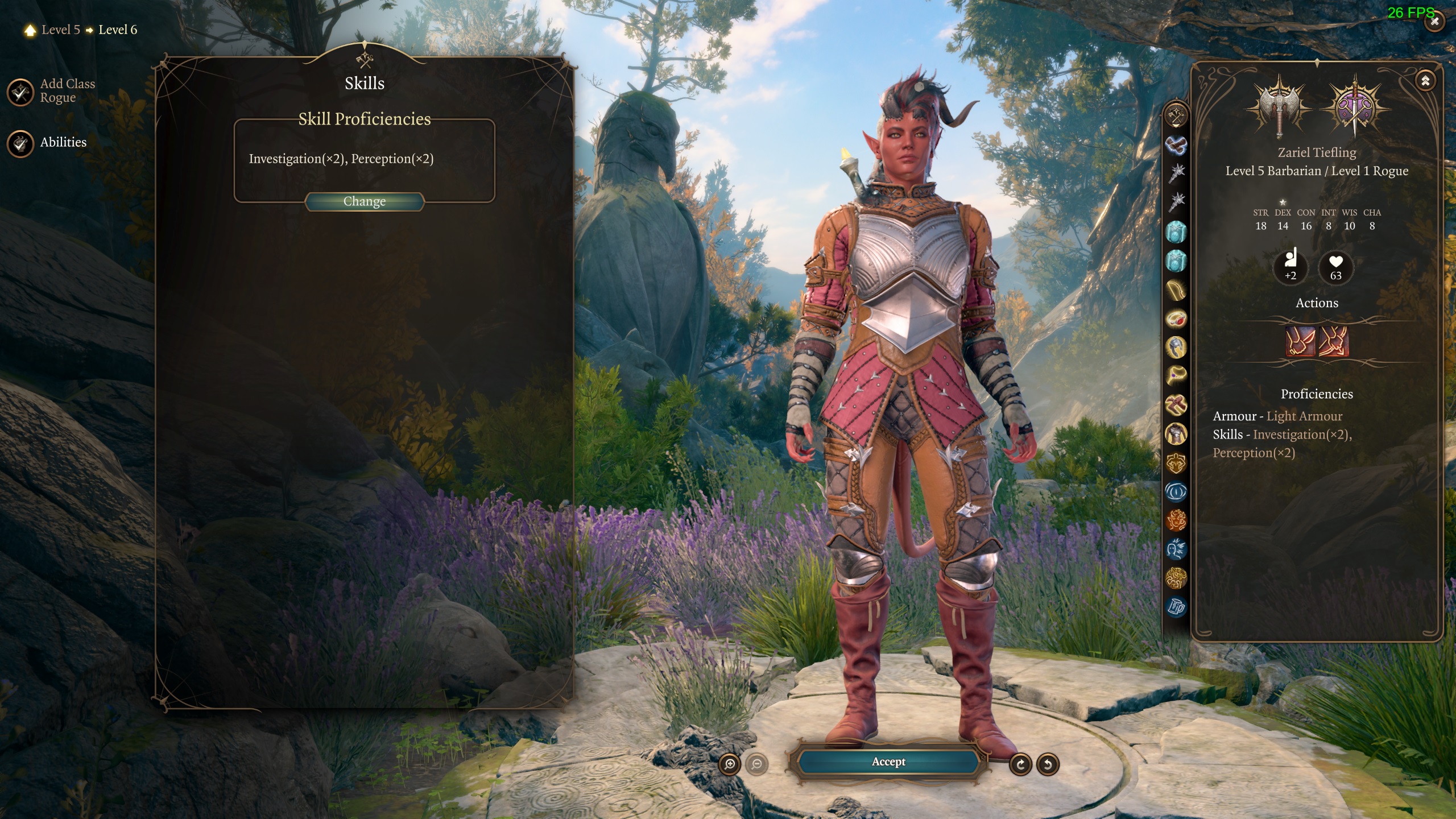
Task: Inspect the Sneak Attack ranged action
Action: [1334, 341]
